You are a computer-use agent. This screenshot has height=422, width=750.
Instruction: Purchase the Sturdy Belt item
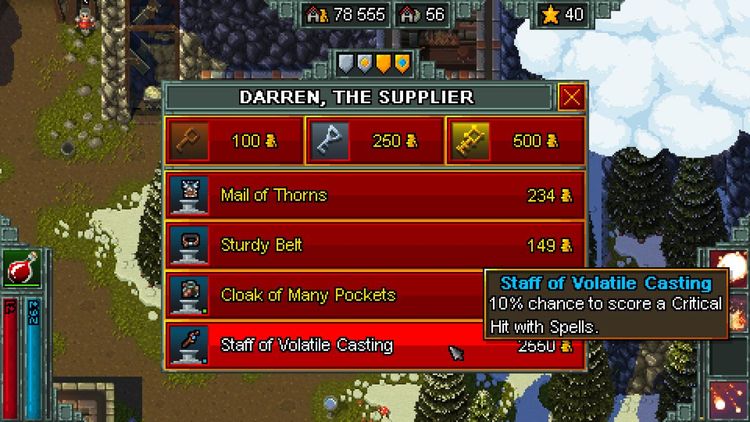click(x=375, y=245)
